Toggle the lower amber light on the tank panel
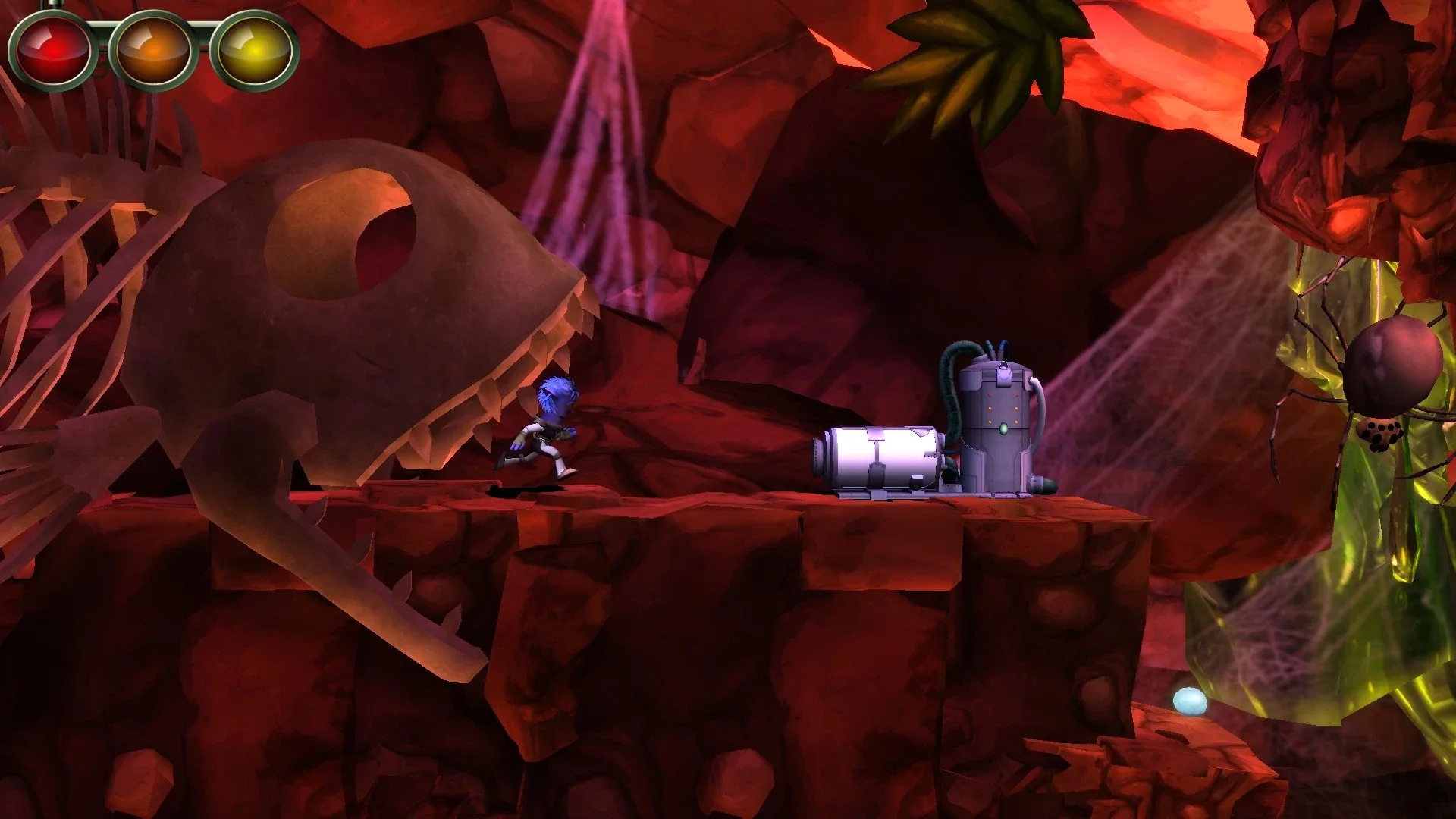The image size is (1456, 819). (x=990, y=422)
